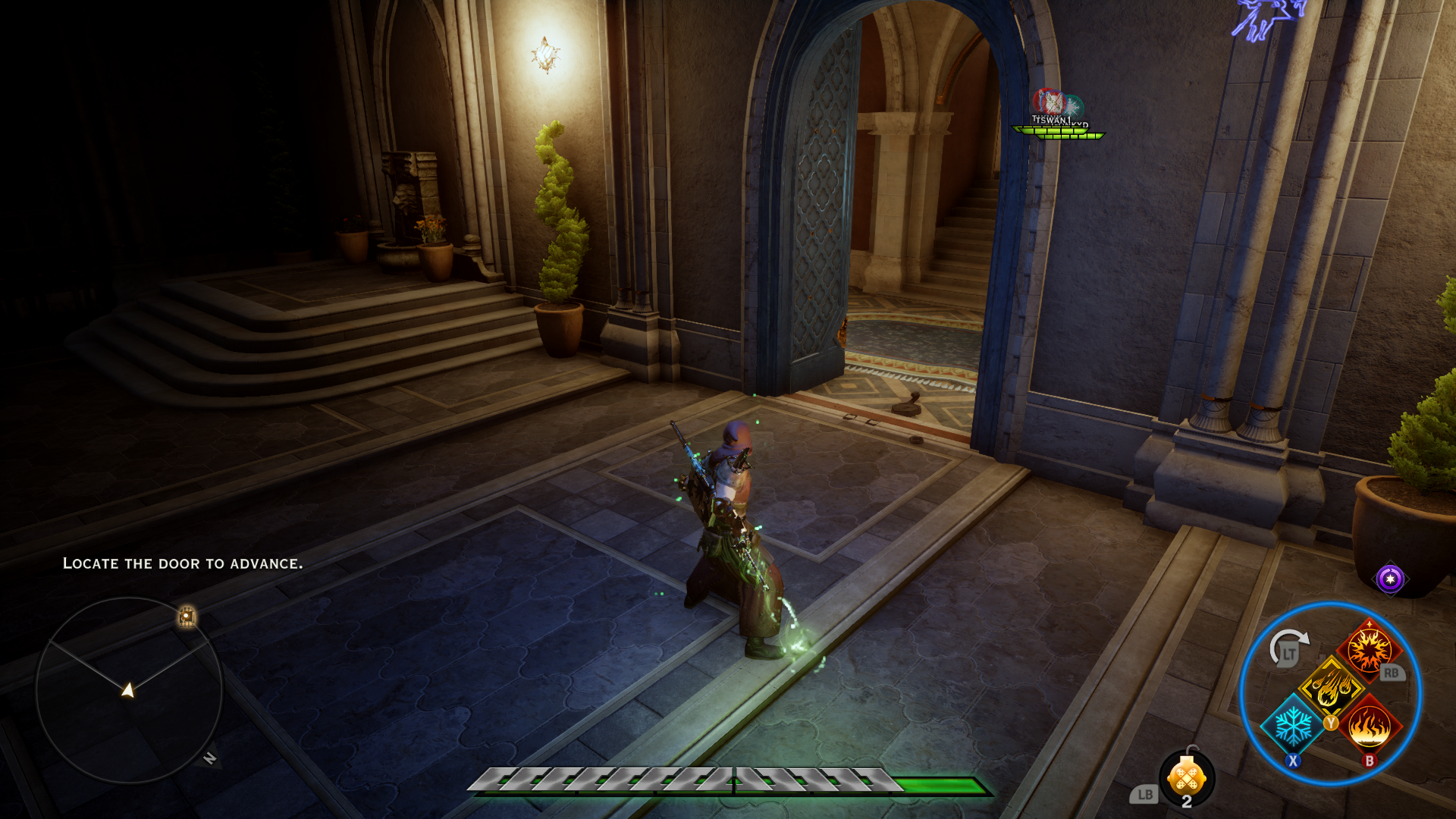
Task: Activate the snowflake ice ability
Action: [x=1291, y=726]
